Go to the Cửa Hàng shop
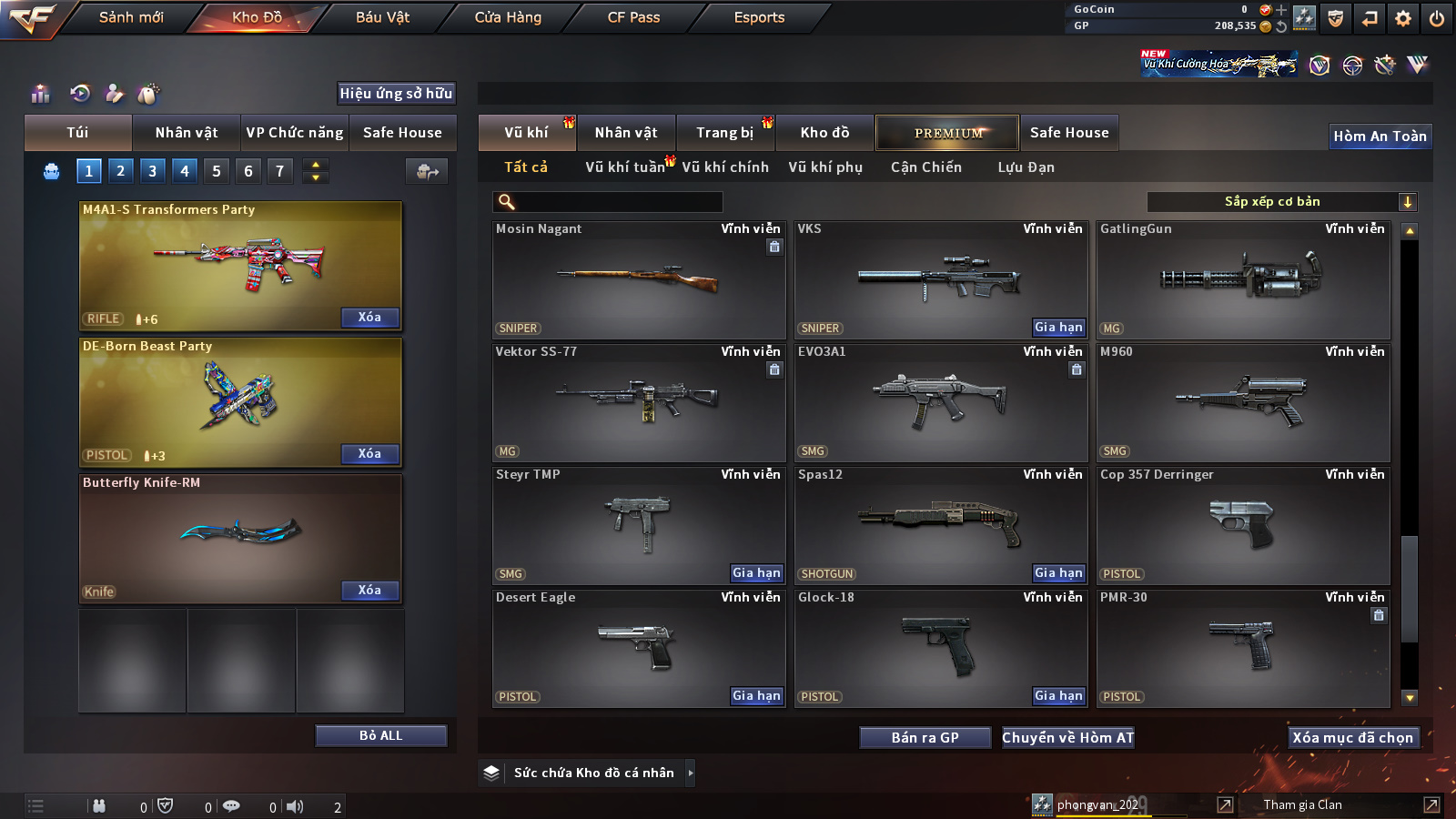 point(508,17)
